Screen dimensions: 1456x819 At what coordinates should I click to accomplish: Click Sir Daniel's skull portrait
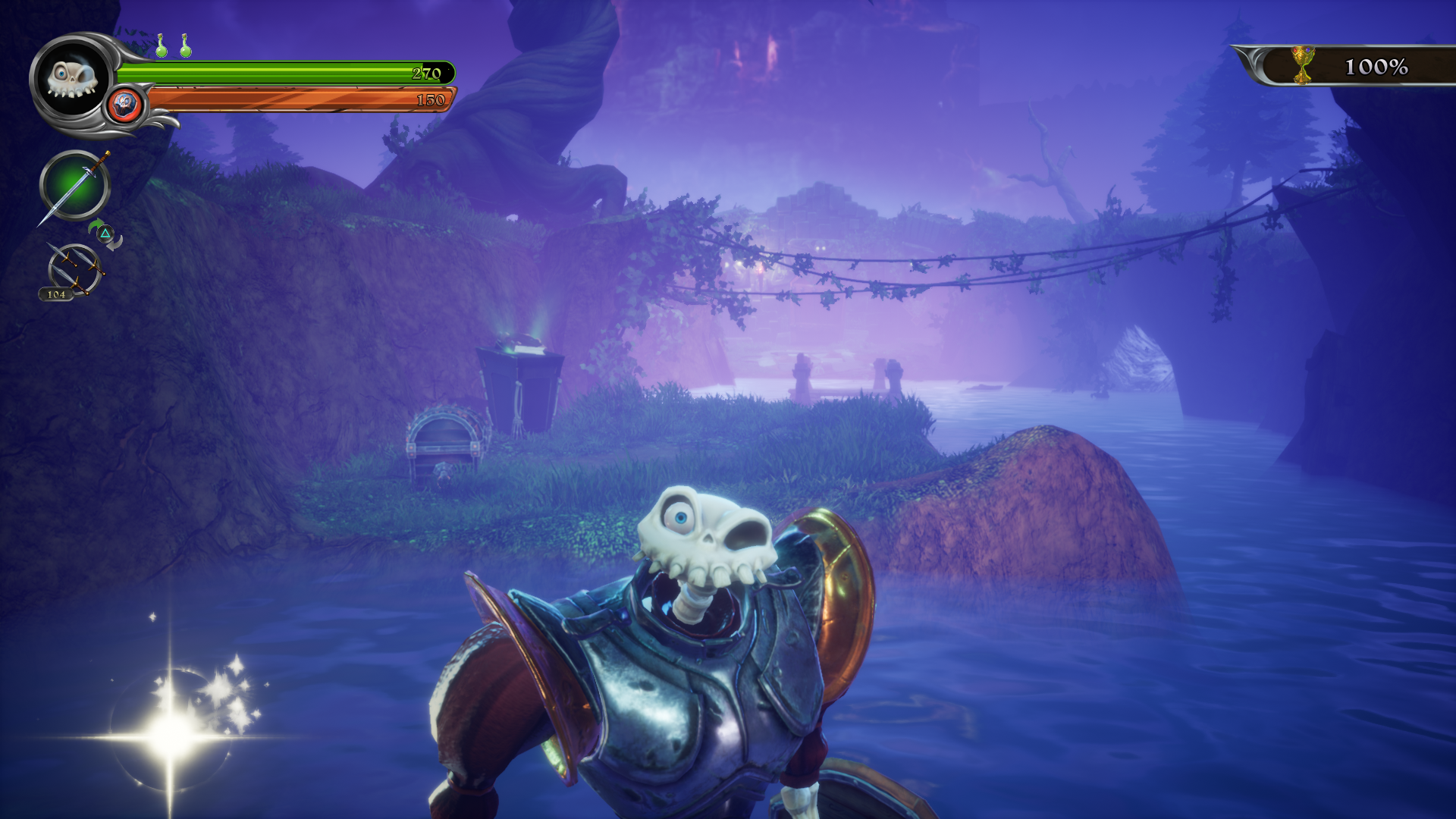tap(72, 78)
